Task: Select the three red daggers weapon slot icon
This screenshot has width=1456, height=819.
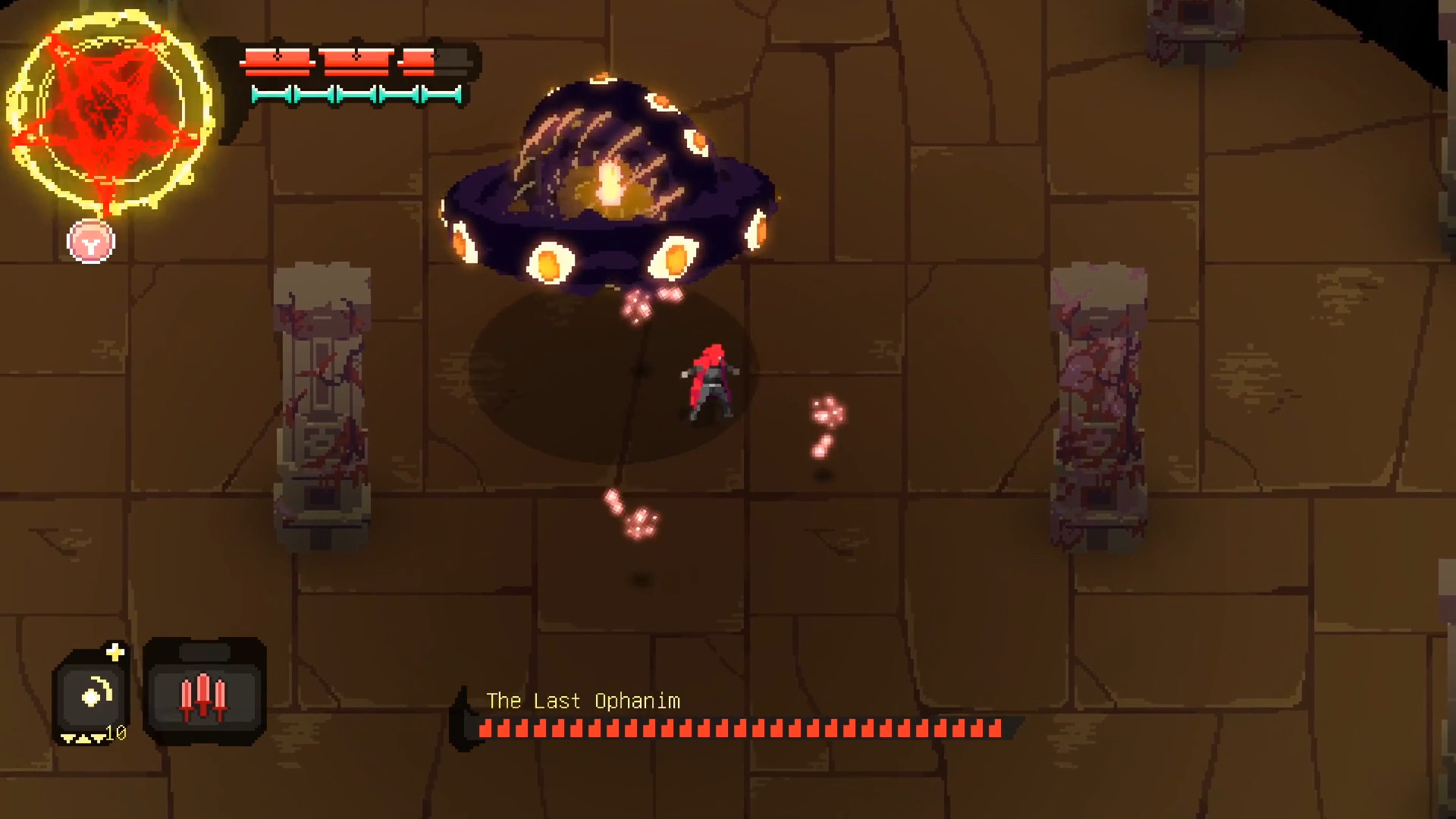Action: 203,696
